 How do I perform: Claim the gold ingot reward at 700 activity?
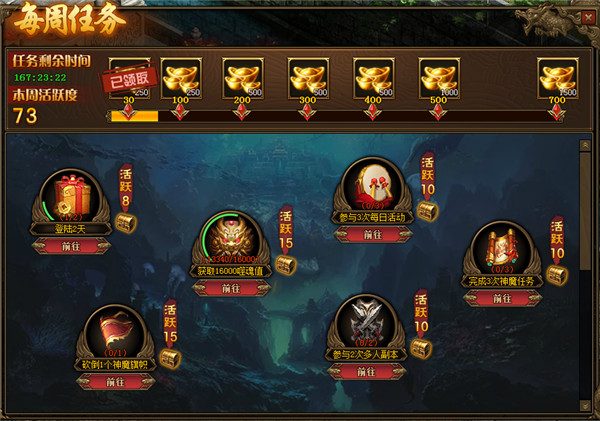click(x=557, y=78)
